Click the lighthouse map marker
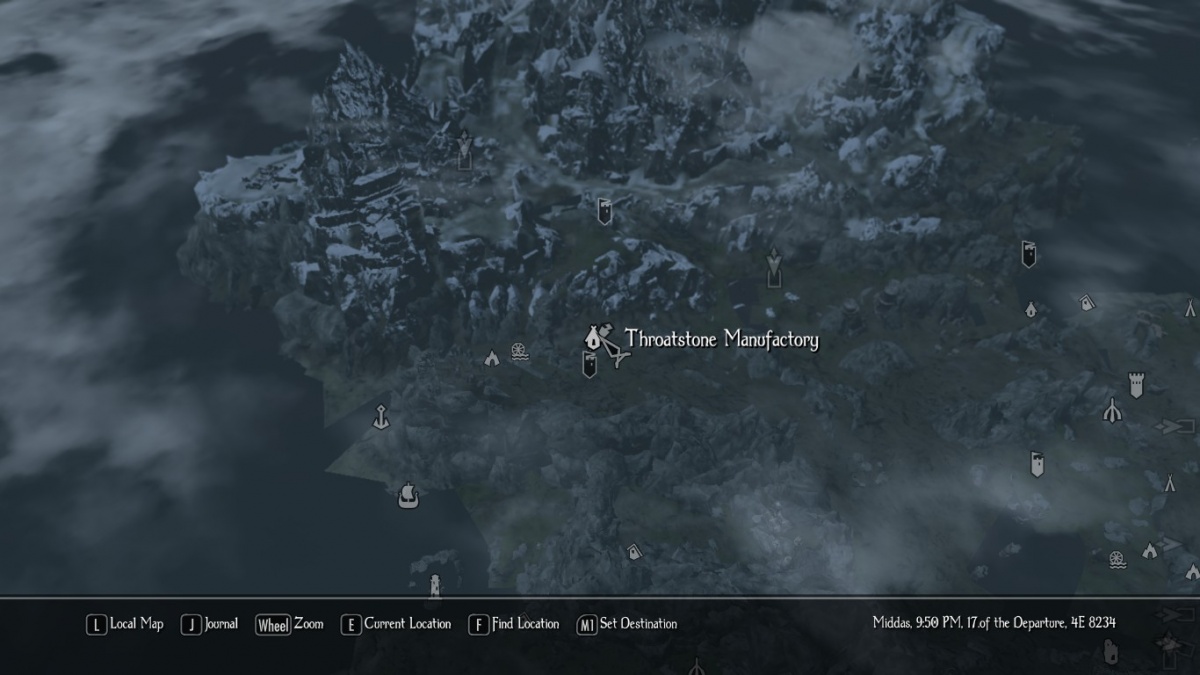The height and width of the screenshot is (675, 1200). click(x=434, y=584)
